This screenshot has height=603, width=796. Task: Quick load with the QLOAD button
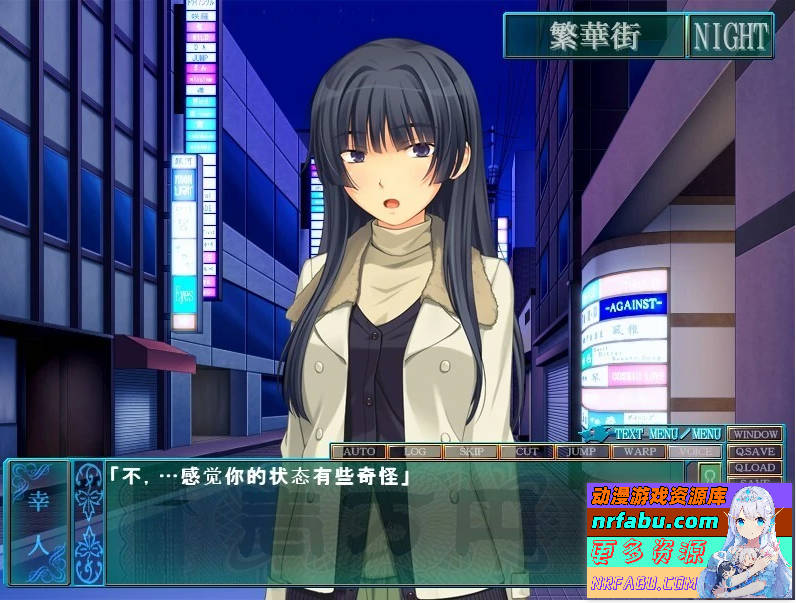tap(754, 468)
